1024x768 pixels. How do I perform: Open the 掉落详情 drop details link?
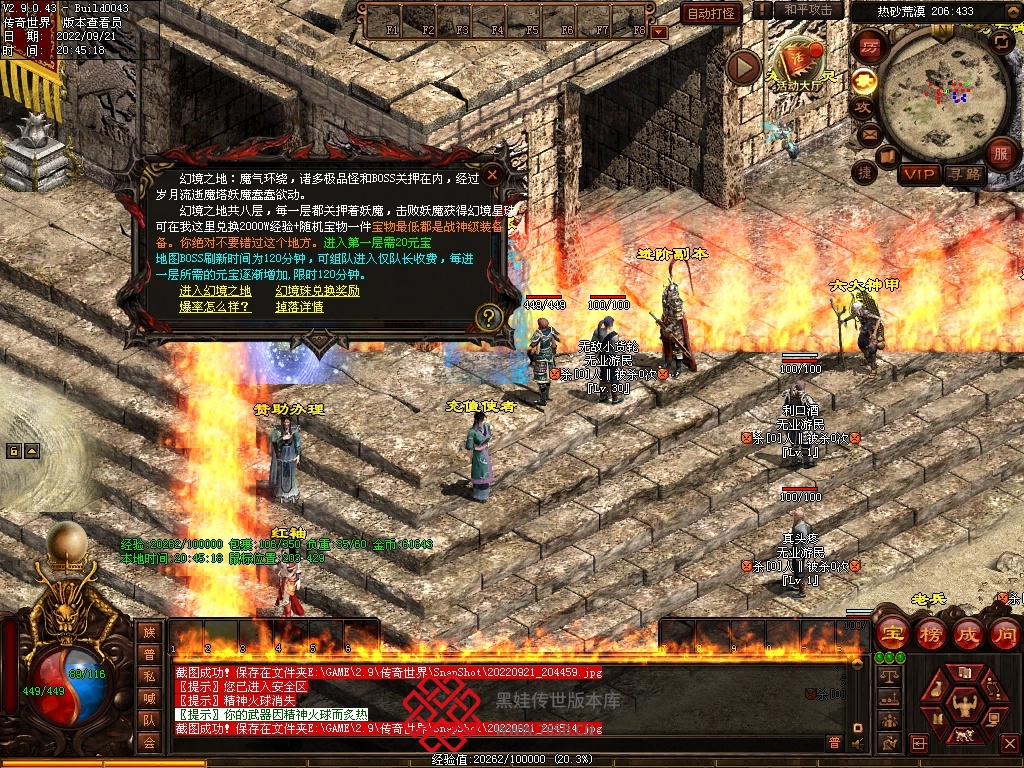pos(299,307)
